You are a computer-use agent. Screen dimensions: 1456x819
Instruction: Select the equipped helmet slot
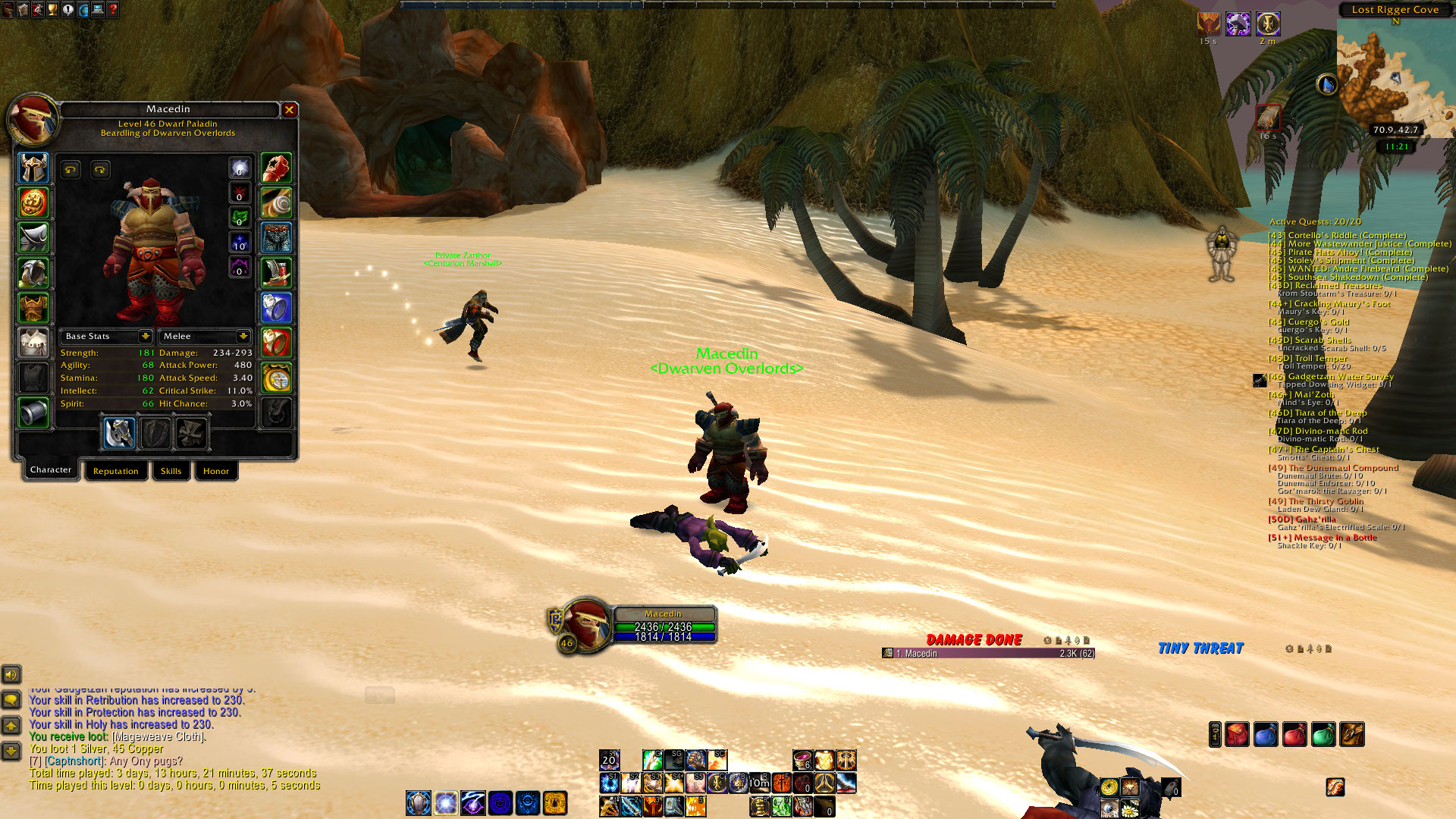tap(33, 168)
